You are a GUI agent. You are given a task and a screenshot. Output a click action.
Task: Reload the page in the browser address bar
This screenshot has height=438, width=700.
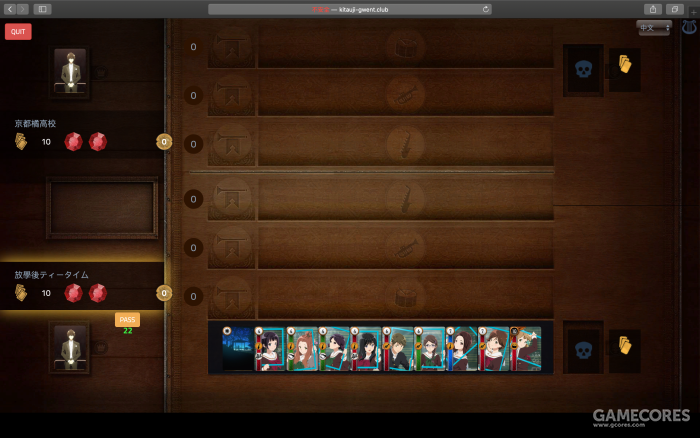tap(486, 9)
